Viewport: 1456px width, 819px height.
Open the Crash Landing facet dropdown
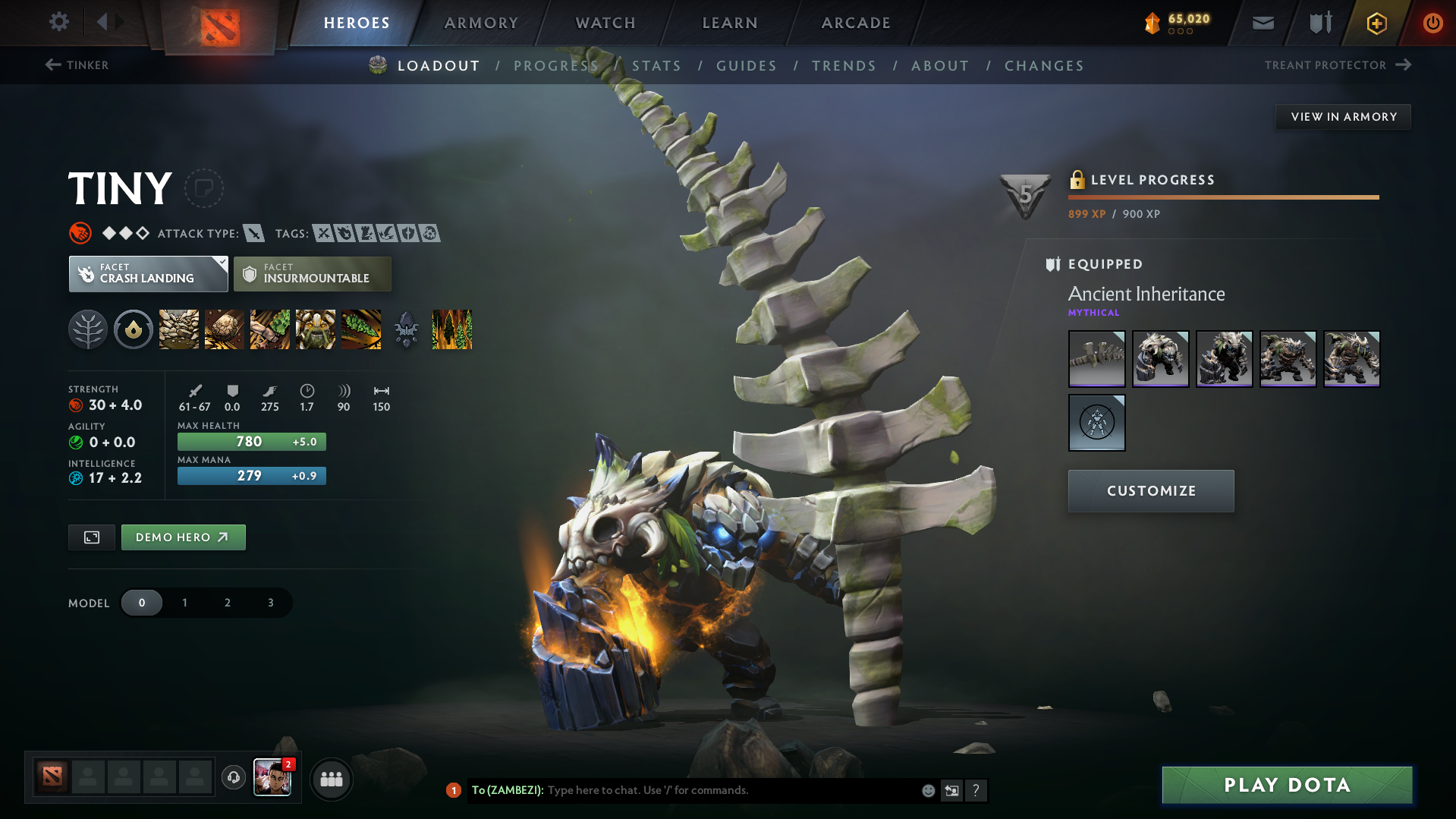point(148,273)
